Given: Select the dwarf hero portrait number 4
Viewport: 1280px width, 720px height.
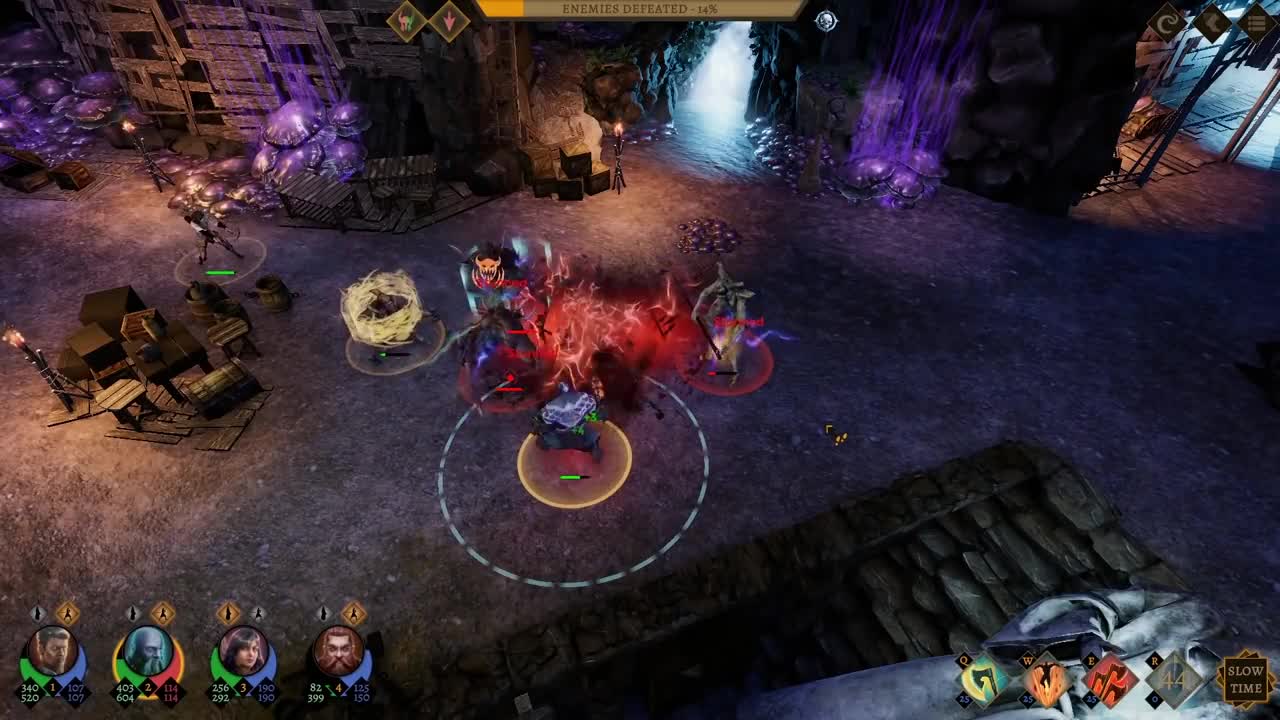Looking at the screenshot, I should coord(338,650).
